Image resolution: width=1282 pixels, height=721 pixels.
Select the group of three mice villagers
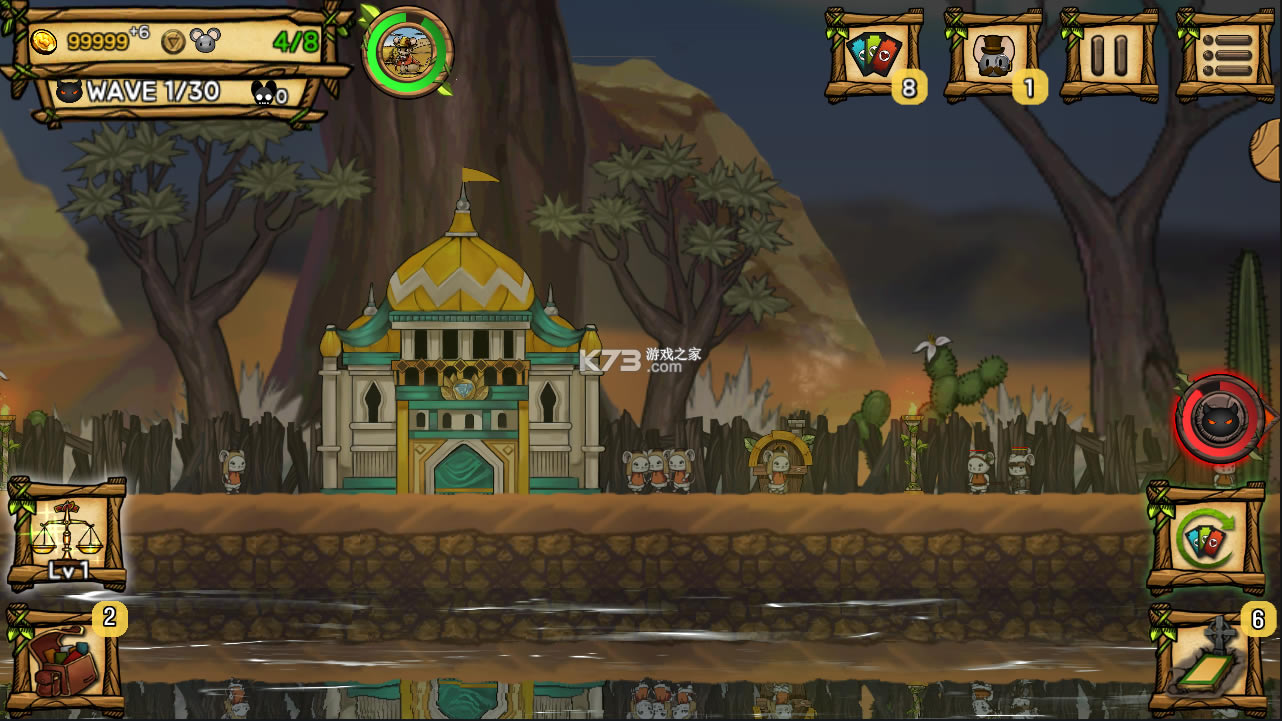click(660, 470)
